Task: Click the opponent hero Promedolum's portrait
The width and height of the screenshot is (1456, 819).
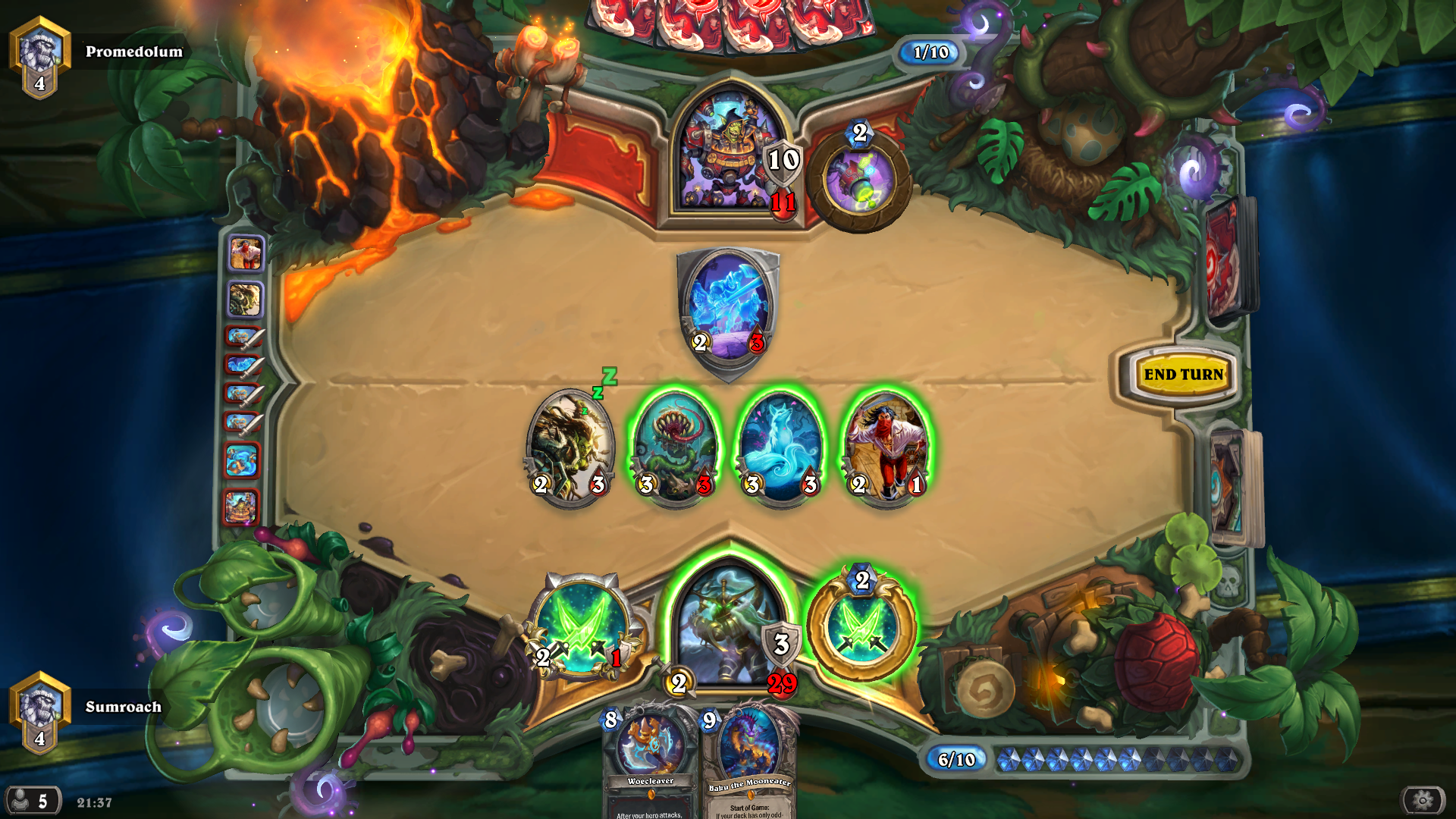Action: [726, 148]
